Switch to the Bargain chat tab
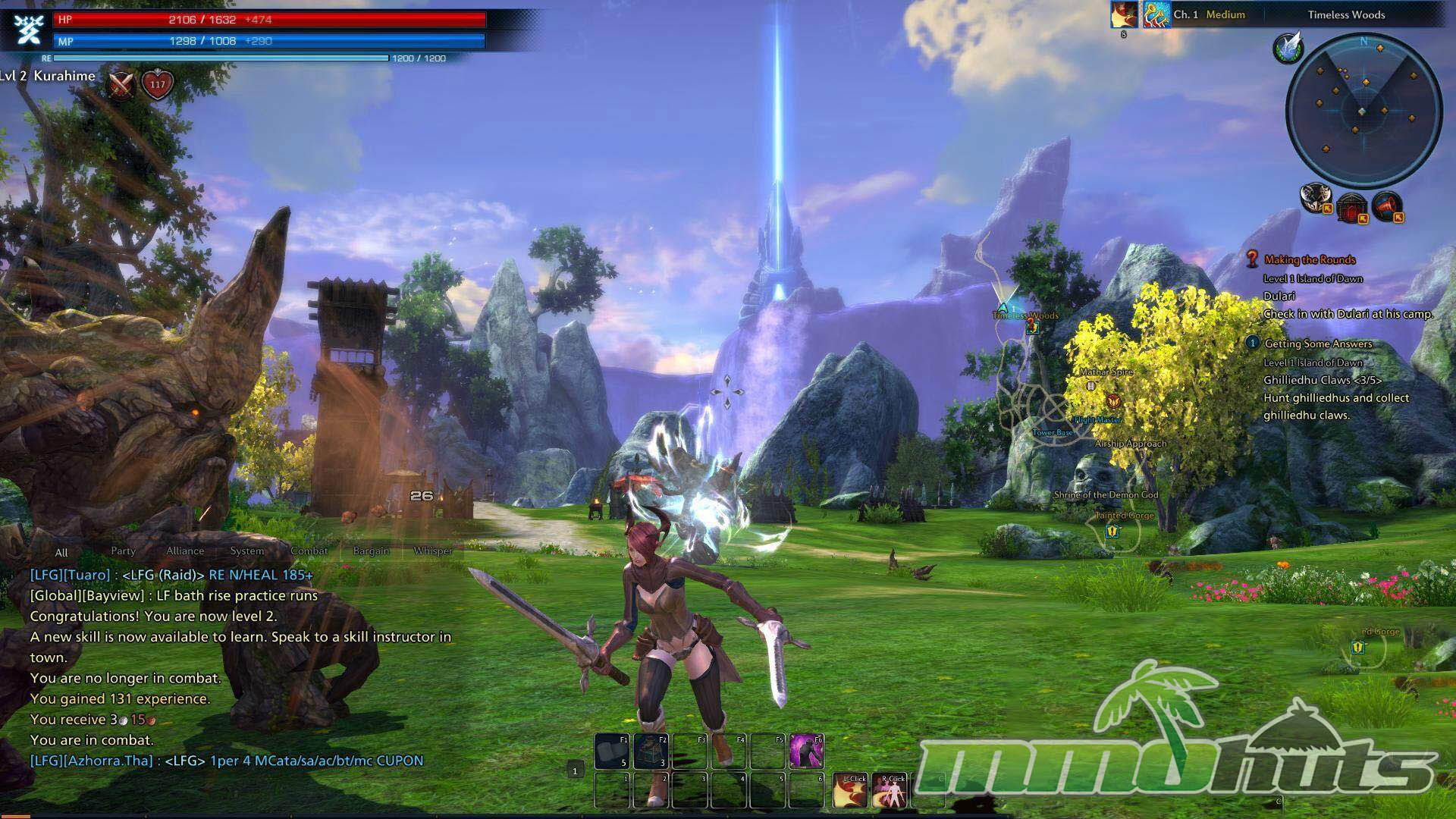This screenshot has width=1456, height=819. pyautogui.click(x=372, y=551)
